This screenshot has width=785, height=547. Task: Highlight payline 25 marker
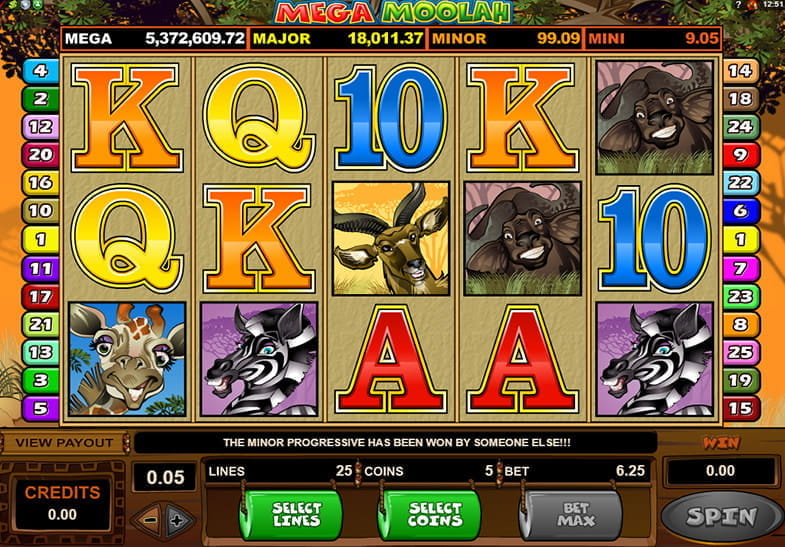(x=741, y=352)
